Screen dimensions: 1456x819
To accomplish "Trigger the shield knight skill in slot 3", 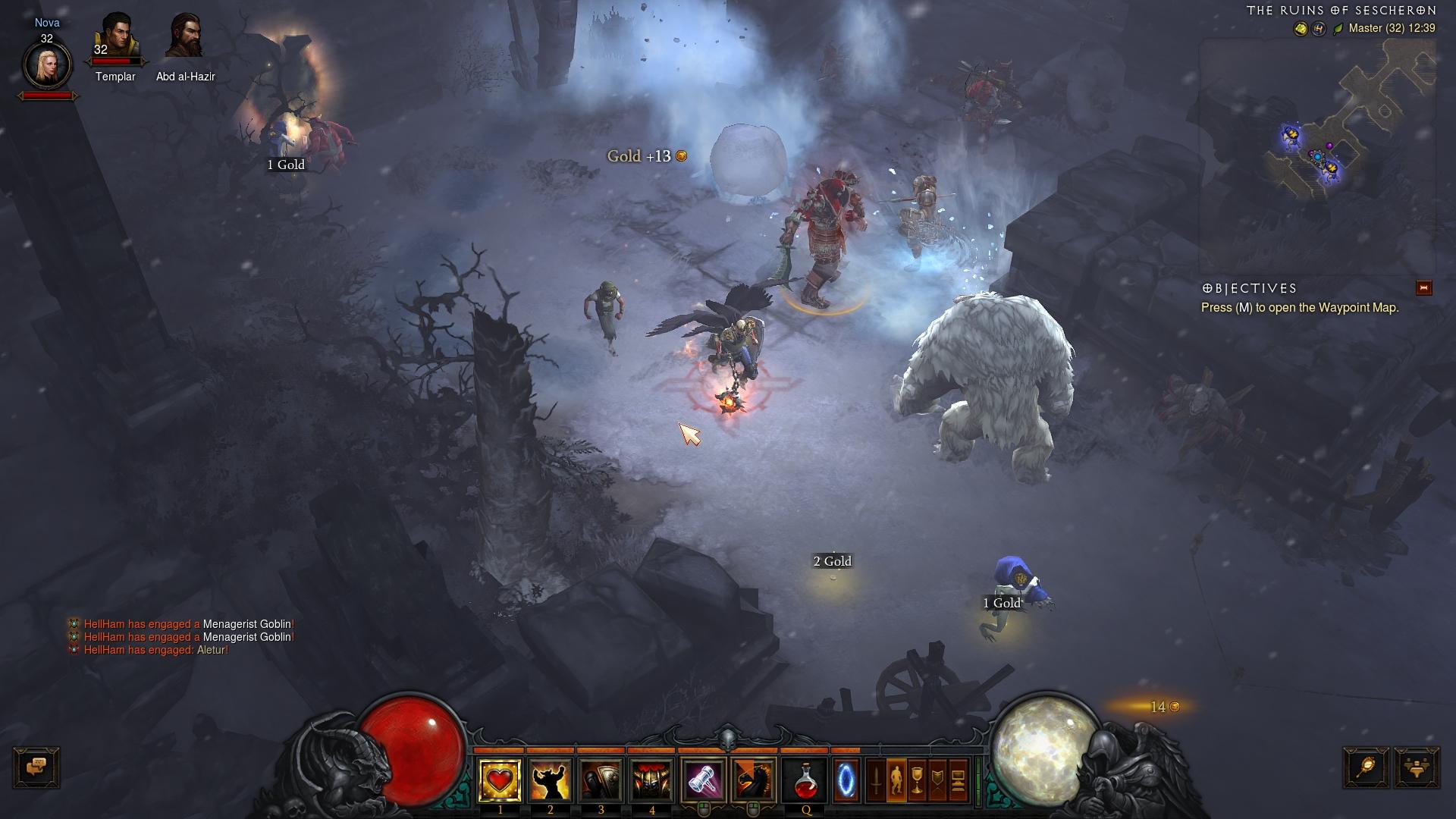I will pyautogui.click(x=601, y=780).
